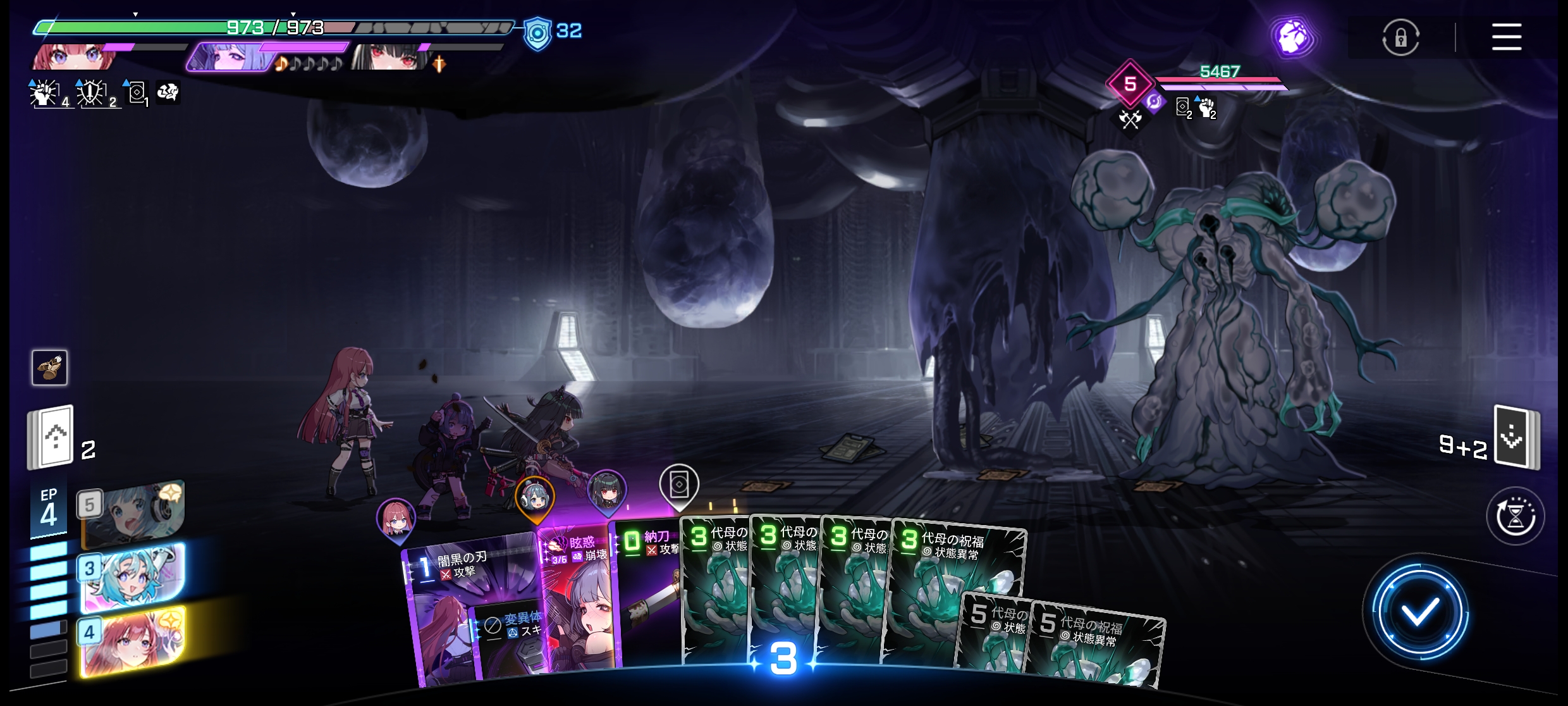Image resolution: width=1568 pixels, height=706 pixels.
Task: Inspect the boot item icon
Action: point(49,368)
